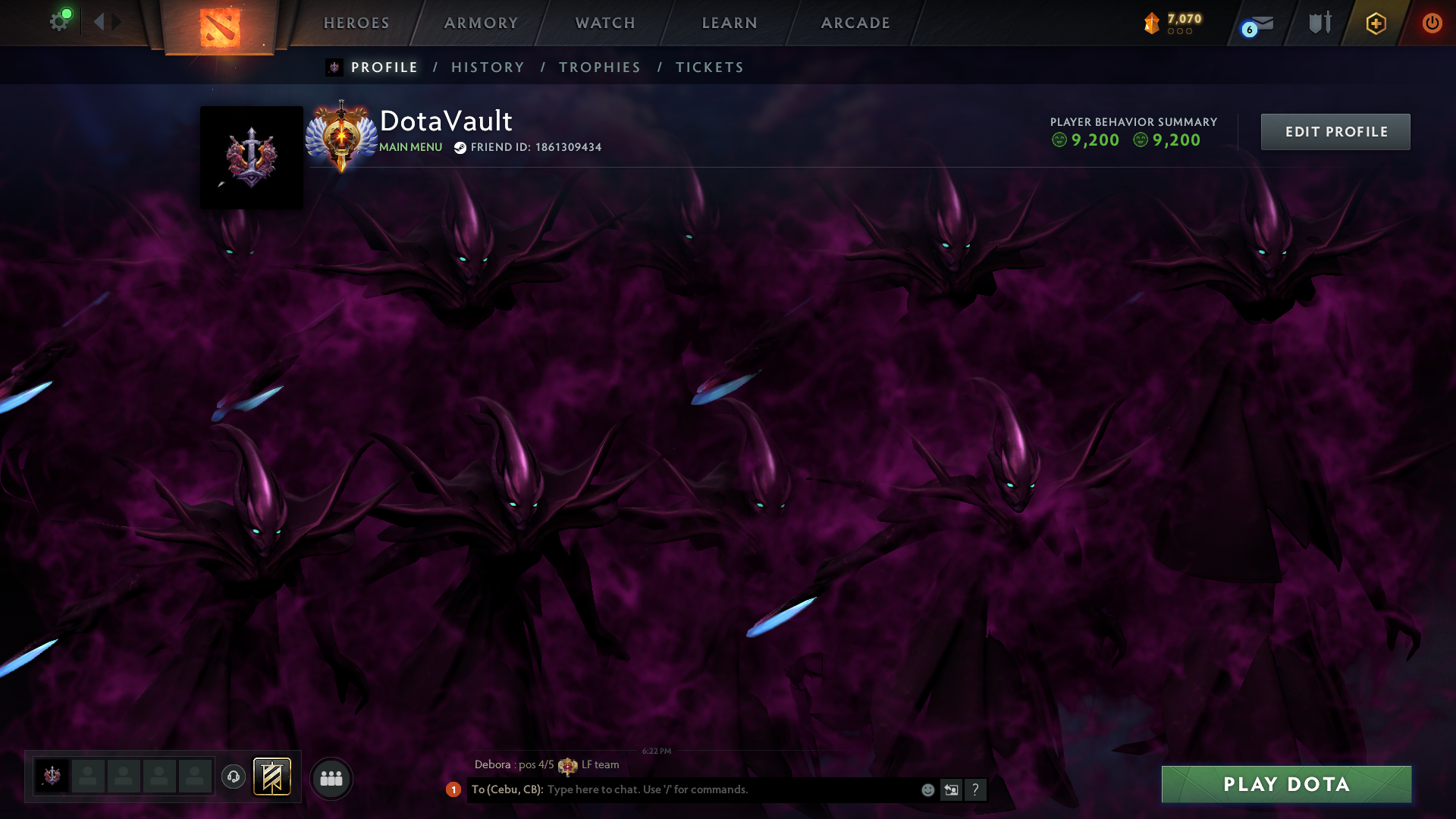Open the chat emoticon picker
This screenshot has width=1456, height=819.
pos(927,790)
